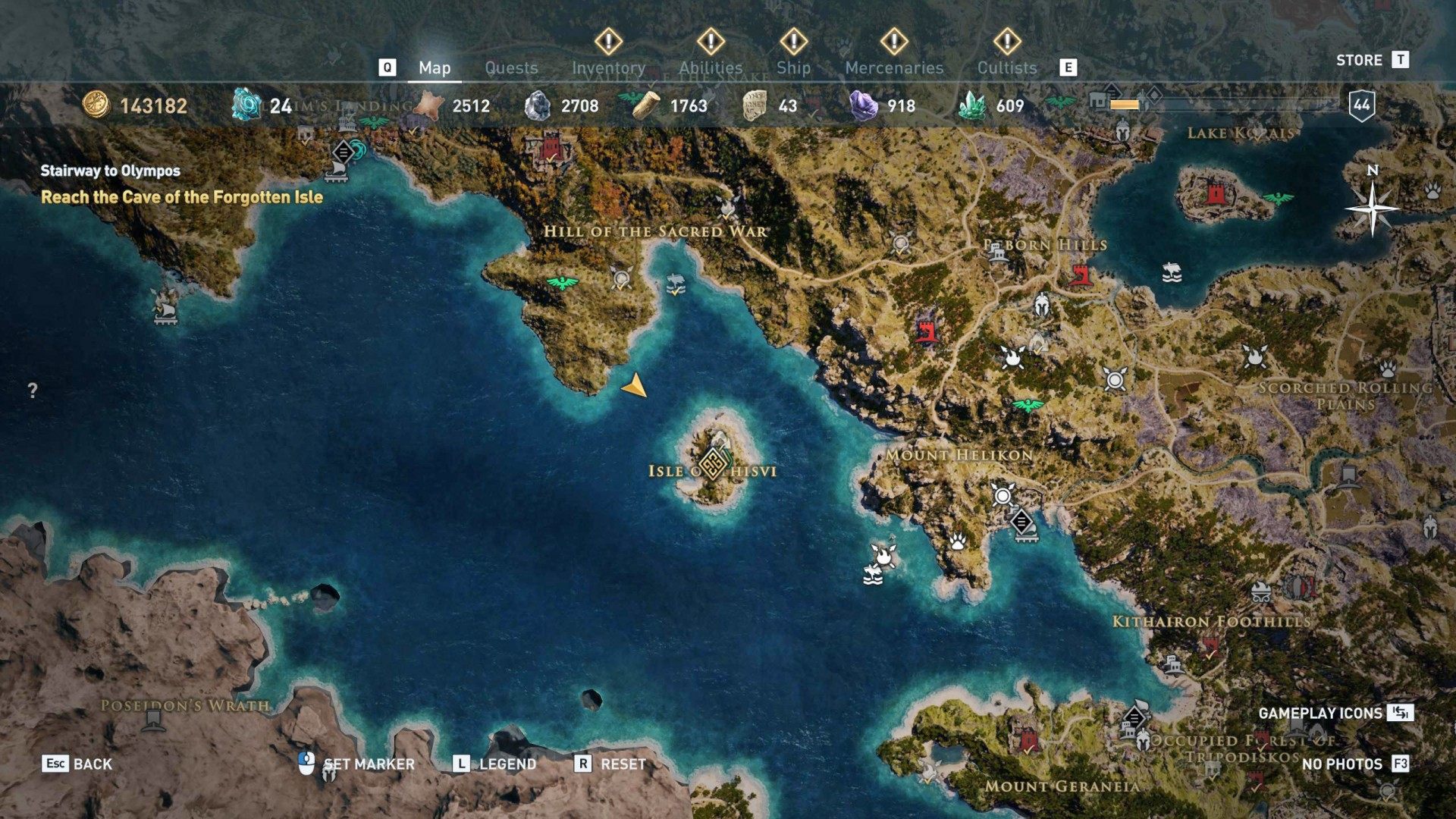Viewport: 1456px width, 819px height.
Task: Open the Cultists tab
Action: 1006,67
